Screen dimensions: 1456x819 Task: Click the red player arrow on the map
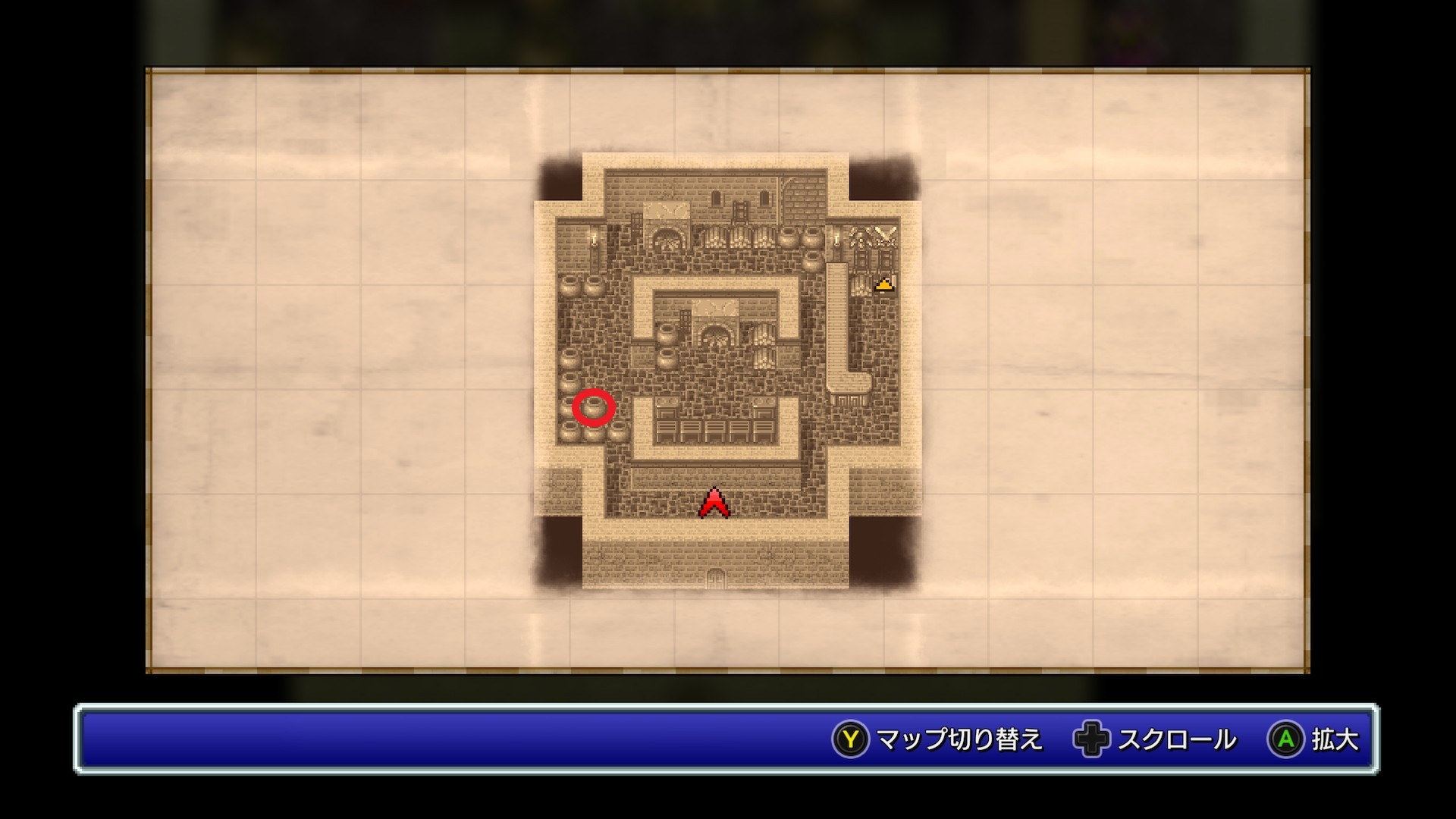tap(714, 504)
